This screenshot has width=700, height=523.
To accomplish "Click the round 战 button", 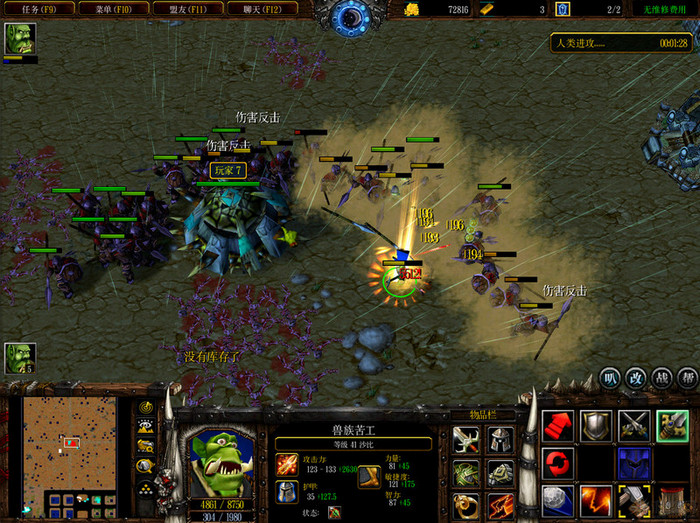I will tap(662, 378).
